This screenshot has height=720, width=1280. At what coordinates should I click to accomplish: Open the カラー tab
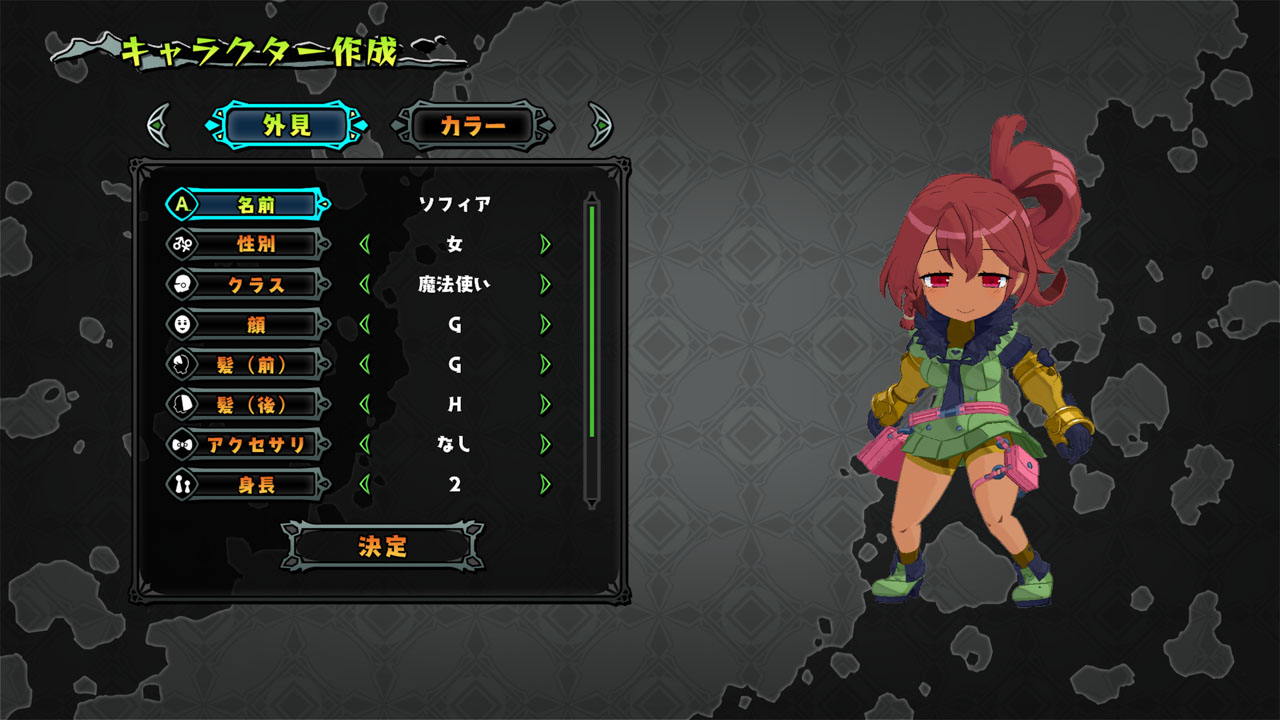tap(470, 123)
